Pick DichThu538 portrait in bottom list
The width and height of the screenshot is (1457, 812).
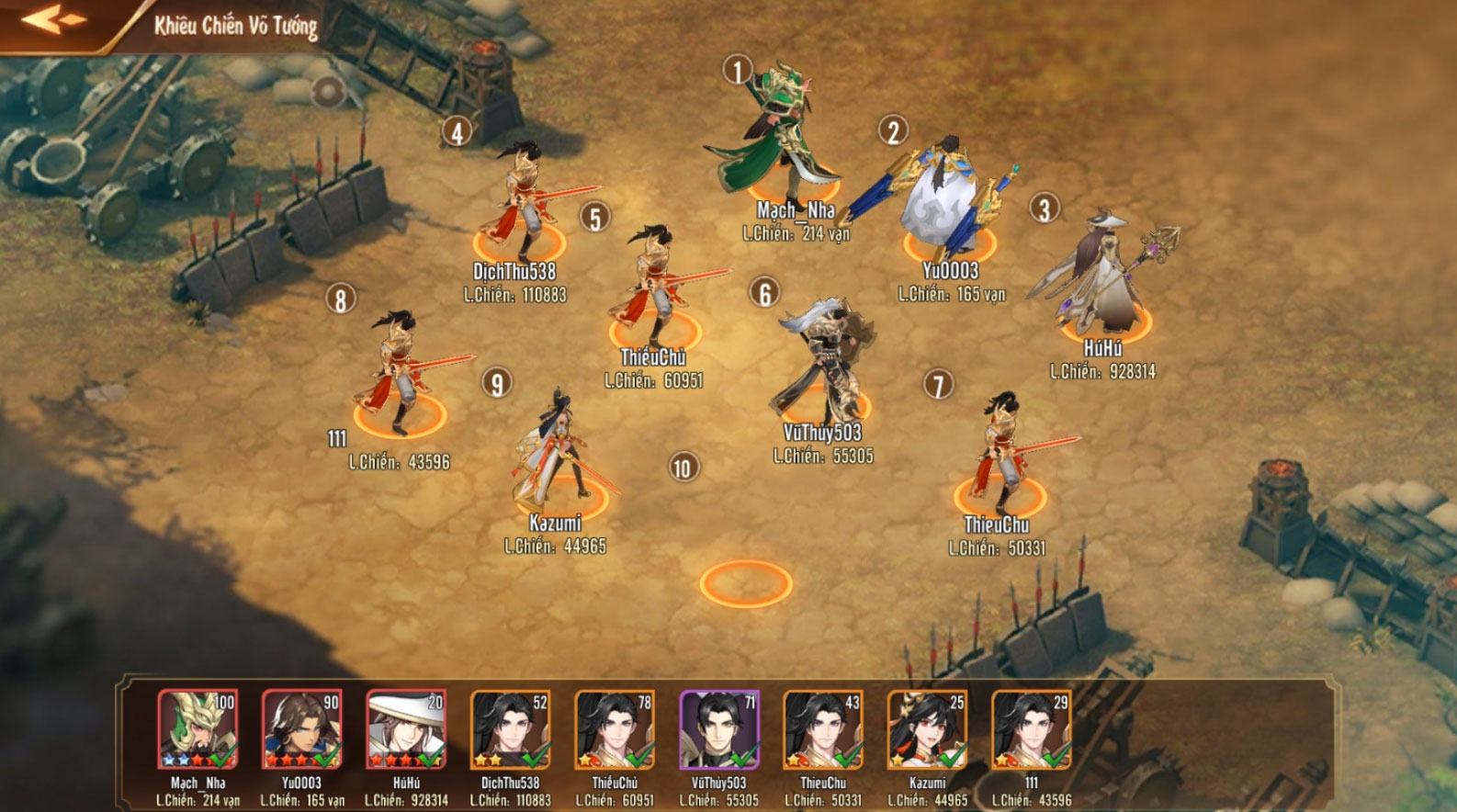pos(510,729)
